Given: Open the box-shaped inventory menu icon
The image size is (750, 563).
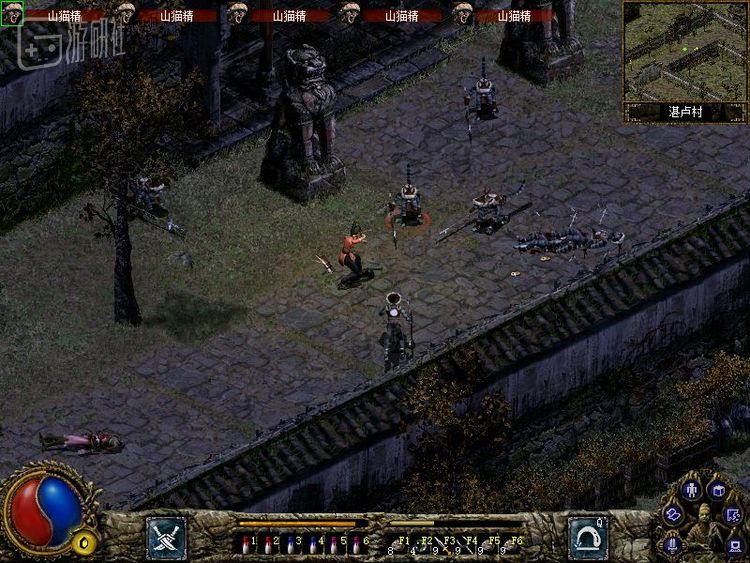Looking at the screenshot, I should pos(717,490).
